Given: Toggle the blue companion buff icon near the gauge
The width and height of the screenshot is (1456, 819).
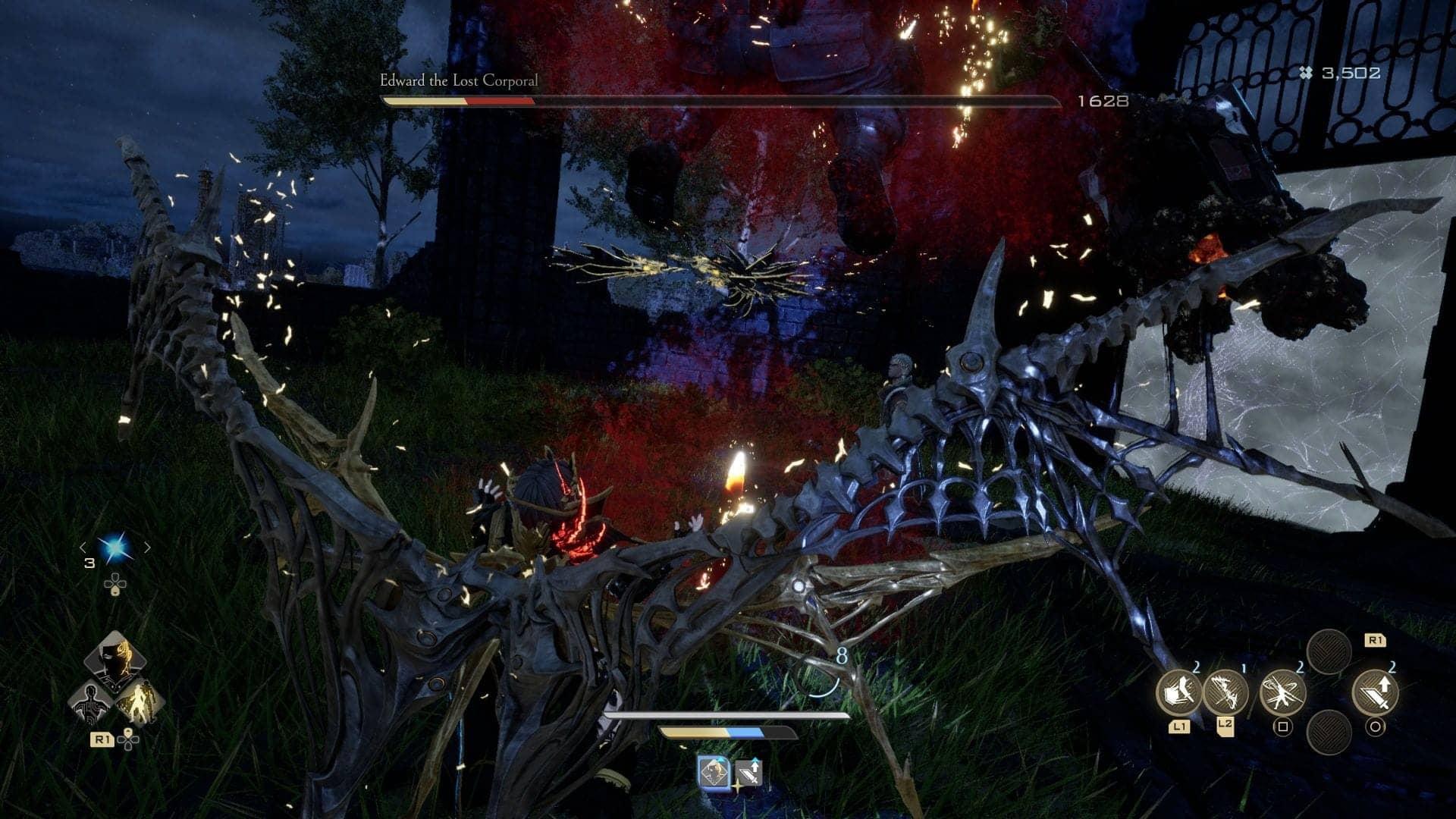Looking at the screenshot, I should tap(715, 771).
